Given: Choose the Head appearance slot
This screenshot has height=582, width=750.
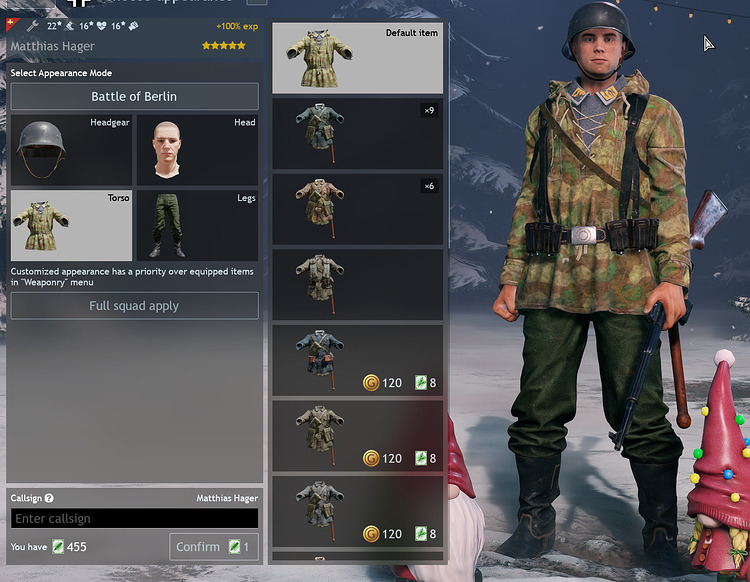Looking at the screenshot, I should [196, 150].
